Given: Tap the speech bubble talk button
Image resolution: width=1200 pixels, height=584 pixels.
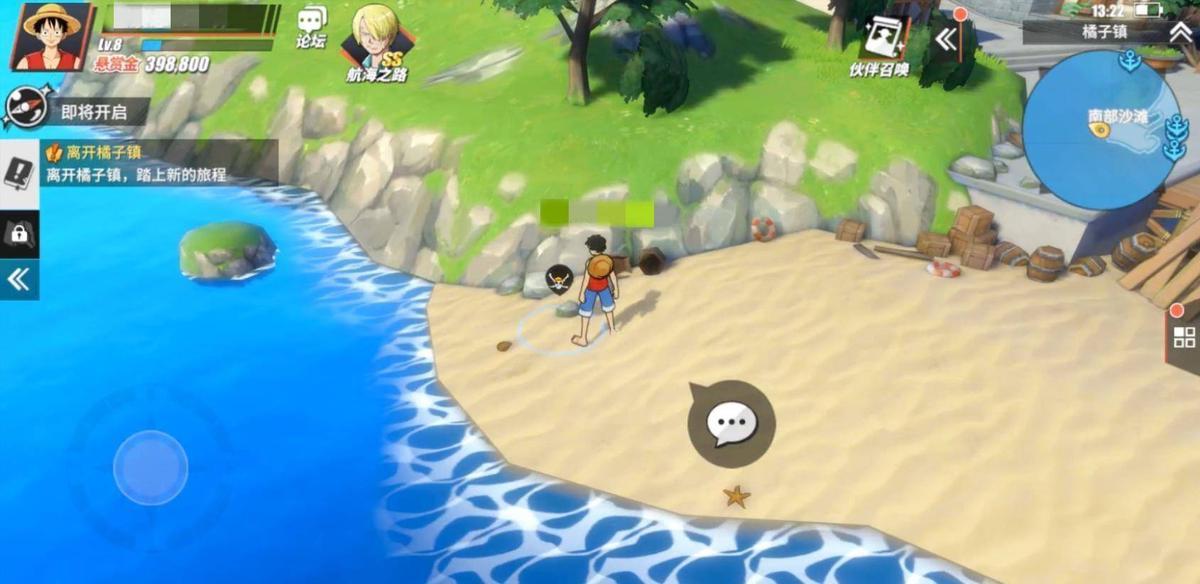Looking at the screenshot, I should click(731, 424).
